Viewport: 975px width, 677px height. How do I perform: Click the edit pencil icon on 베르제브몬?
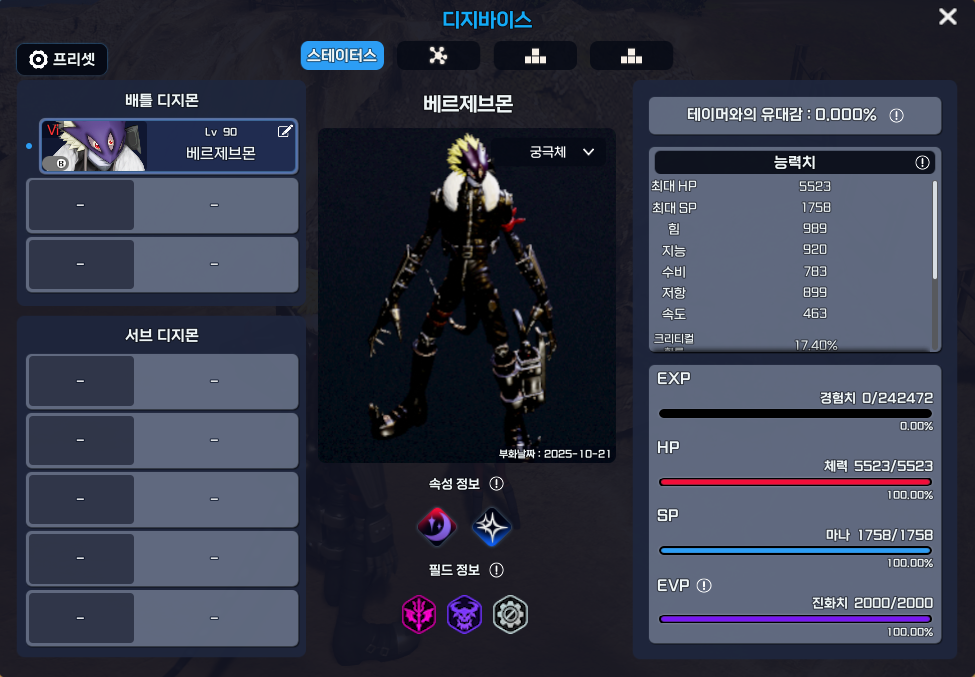click(285, 131)
